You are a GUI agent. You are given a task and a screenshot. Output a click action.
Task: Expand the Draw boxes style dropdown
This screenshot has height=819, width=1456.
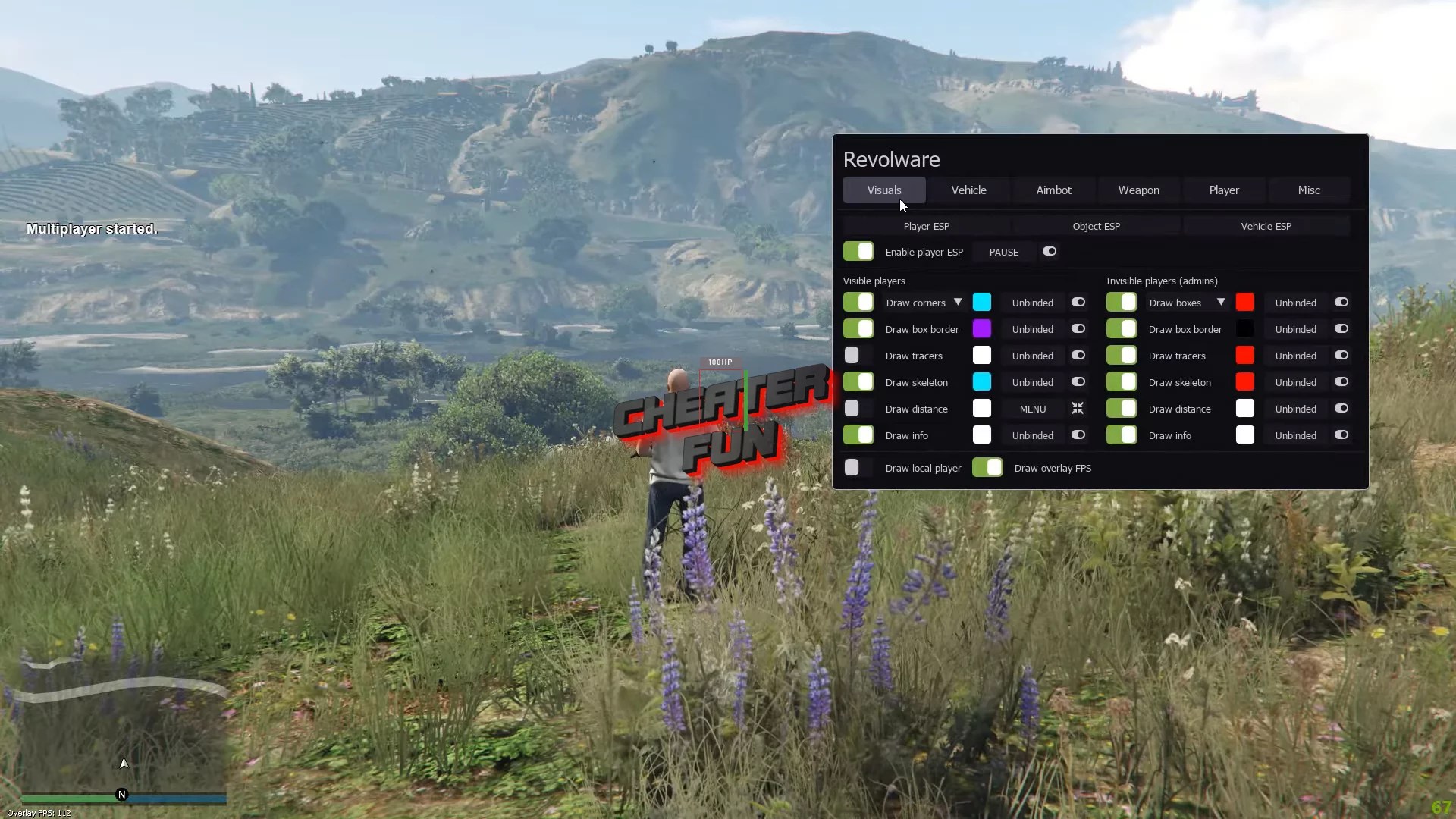point(1221,302)
